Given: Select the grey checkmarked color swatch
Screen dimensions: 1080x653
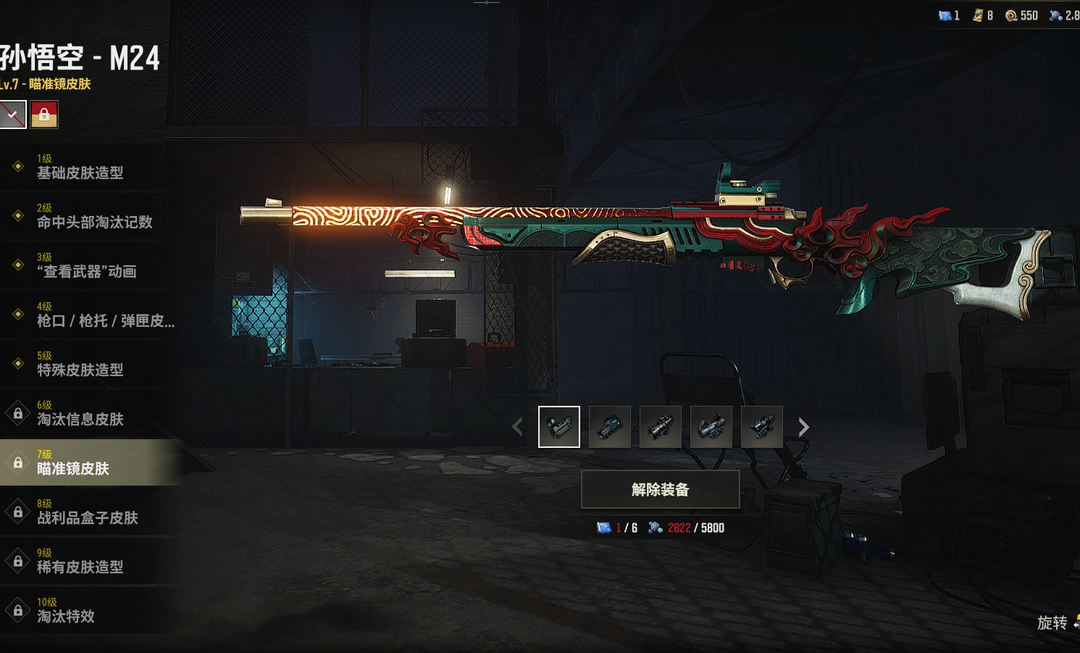Looking at the screenshot, I should pyautogui.click(x=12, y=115).
